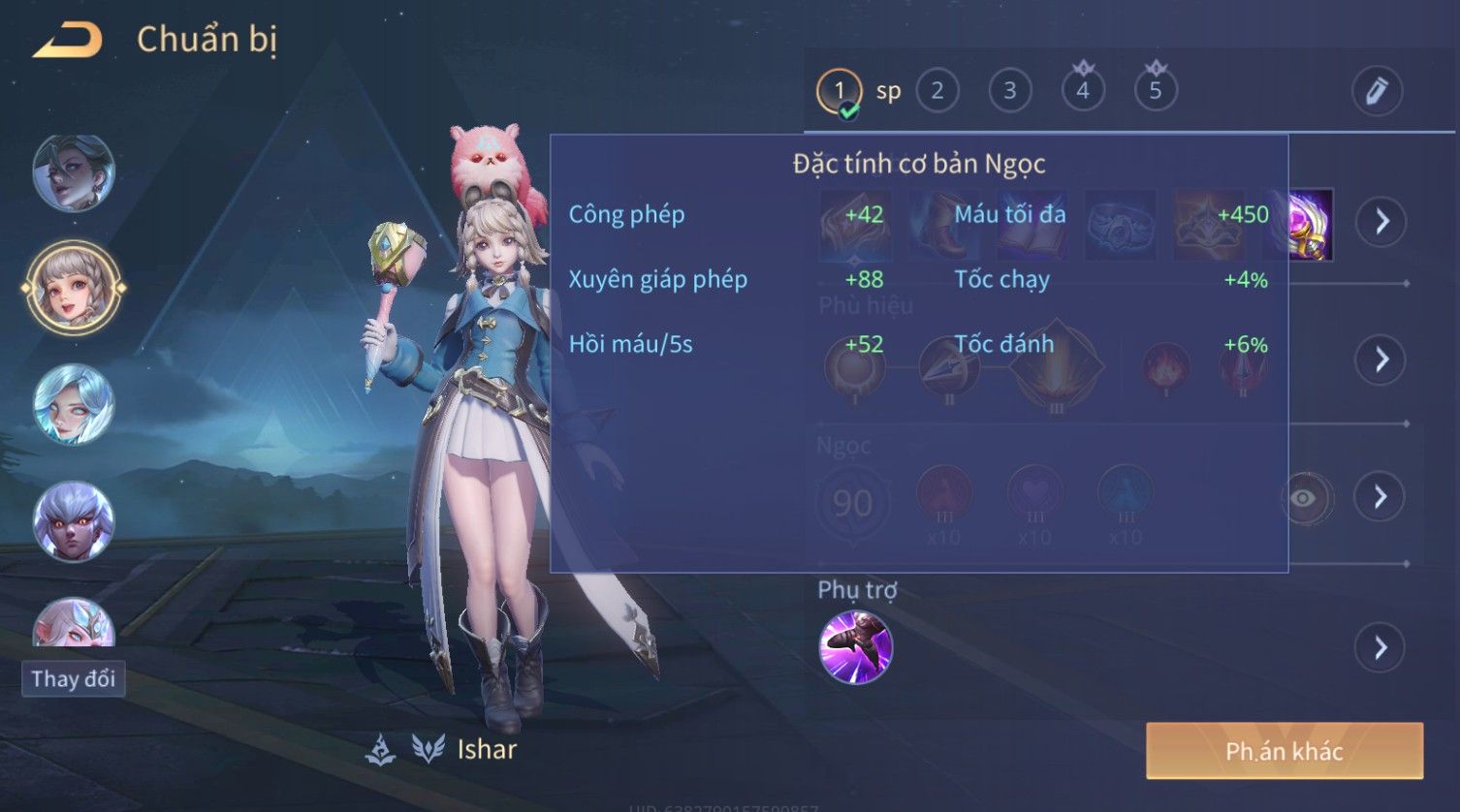Click the Ph.án khác button
1460x812 pixels.
[1284, 751]
